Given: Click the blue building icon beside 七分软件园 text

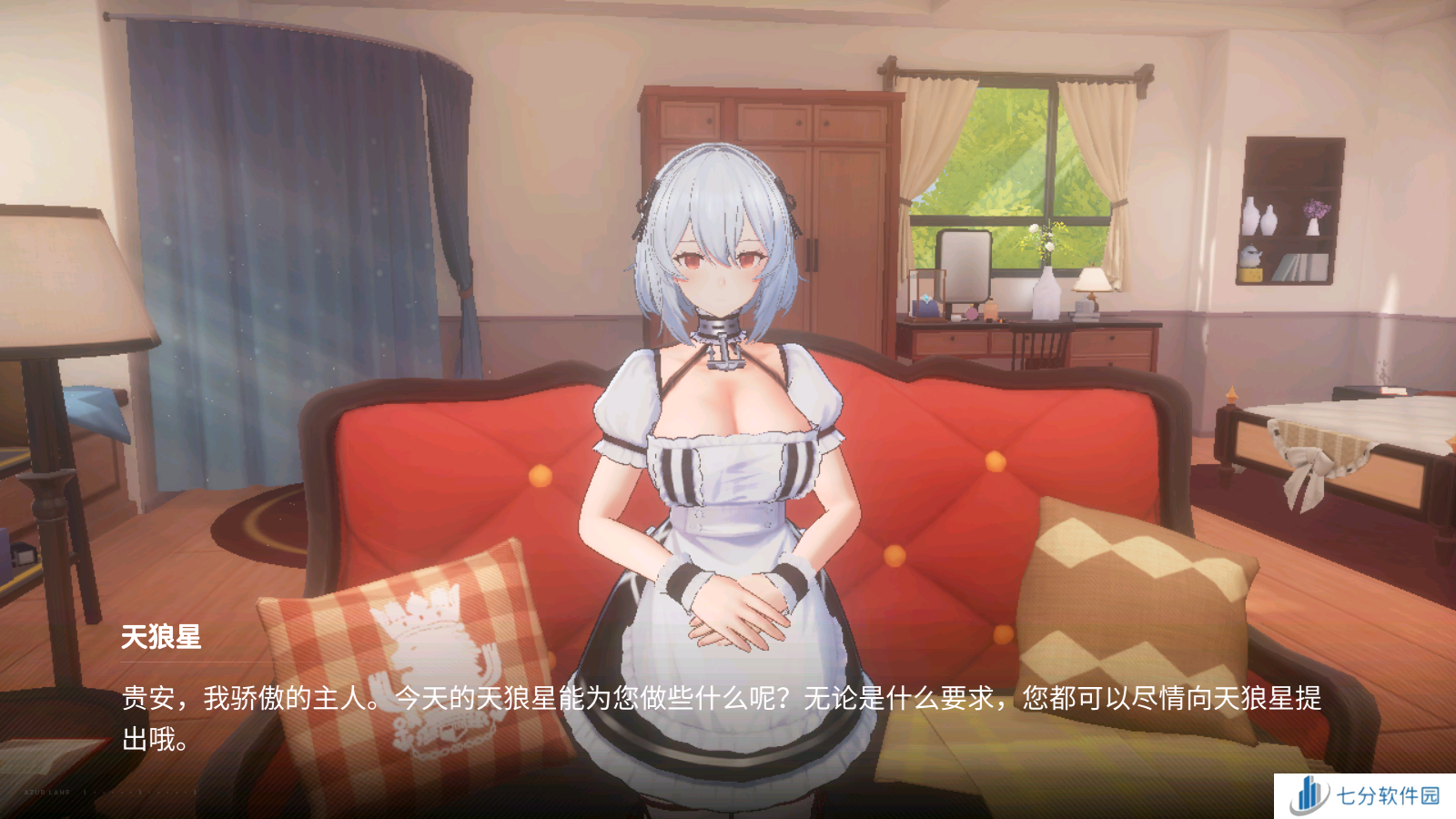Looking at the screenshot, I should click(x=1309, y=794).
